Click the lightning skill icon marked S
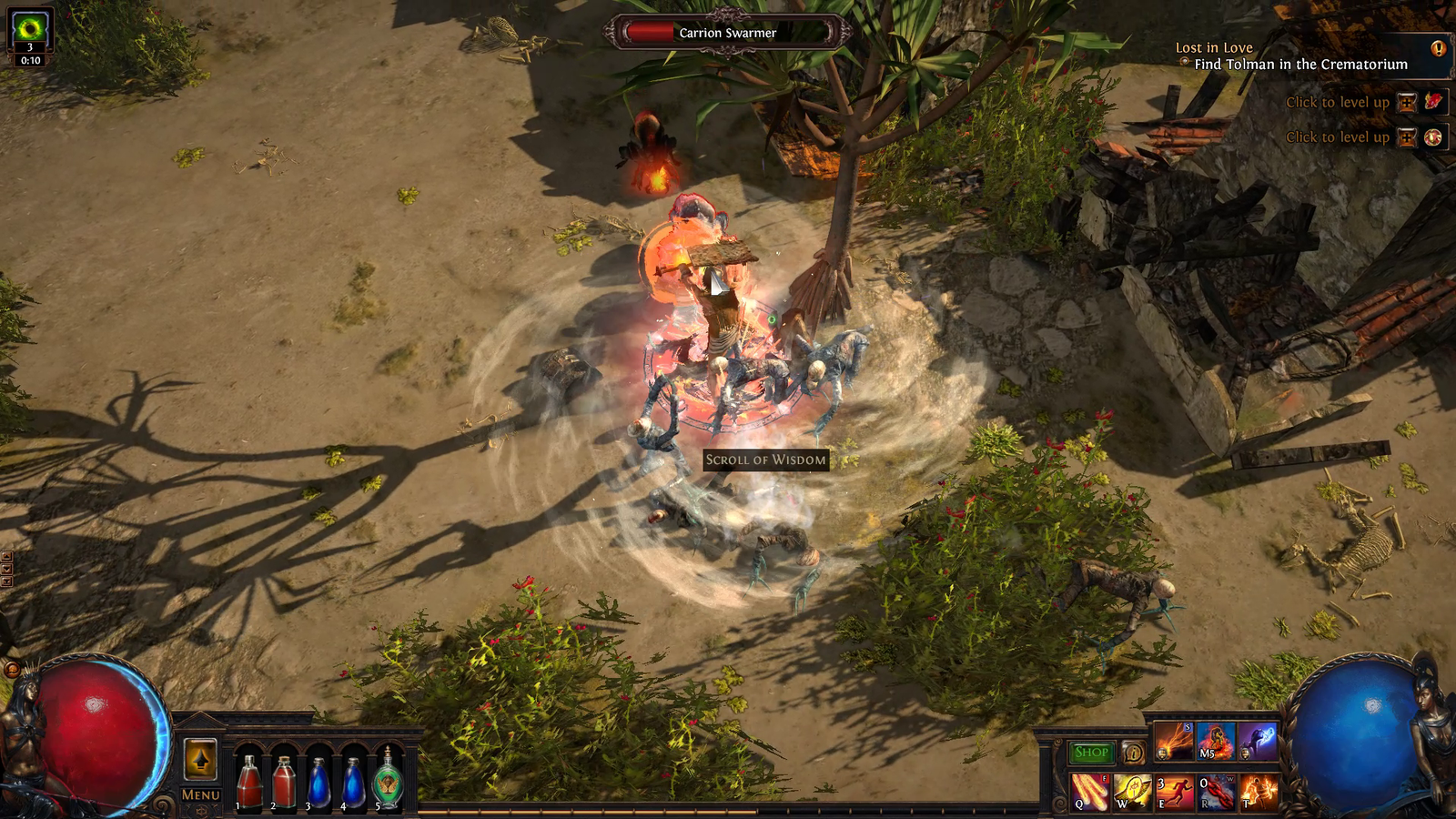Viewport: 1456px width, 819px height. 1174,743
